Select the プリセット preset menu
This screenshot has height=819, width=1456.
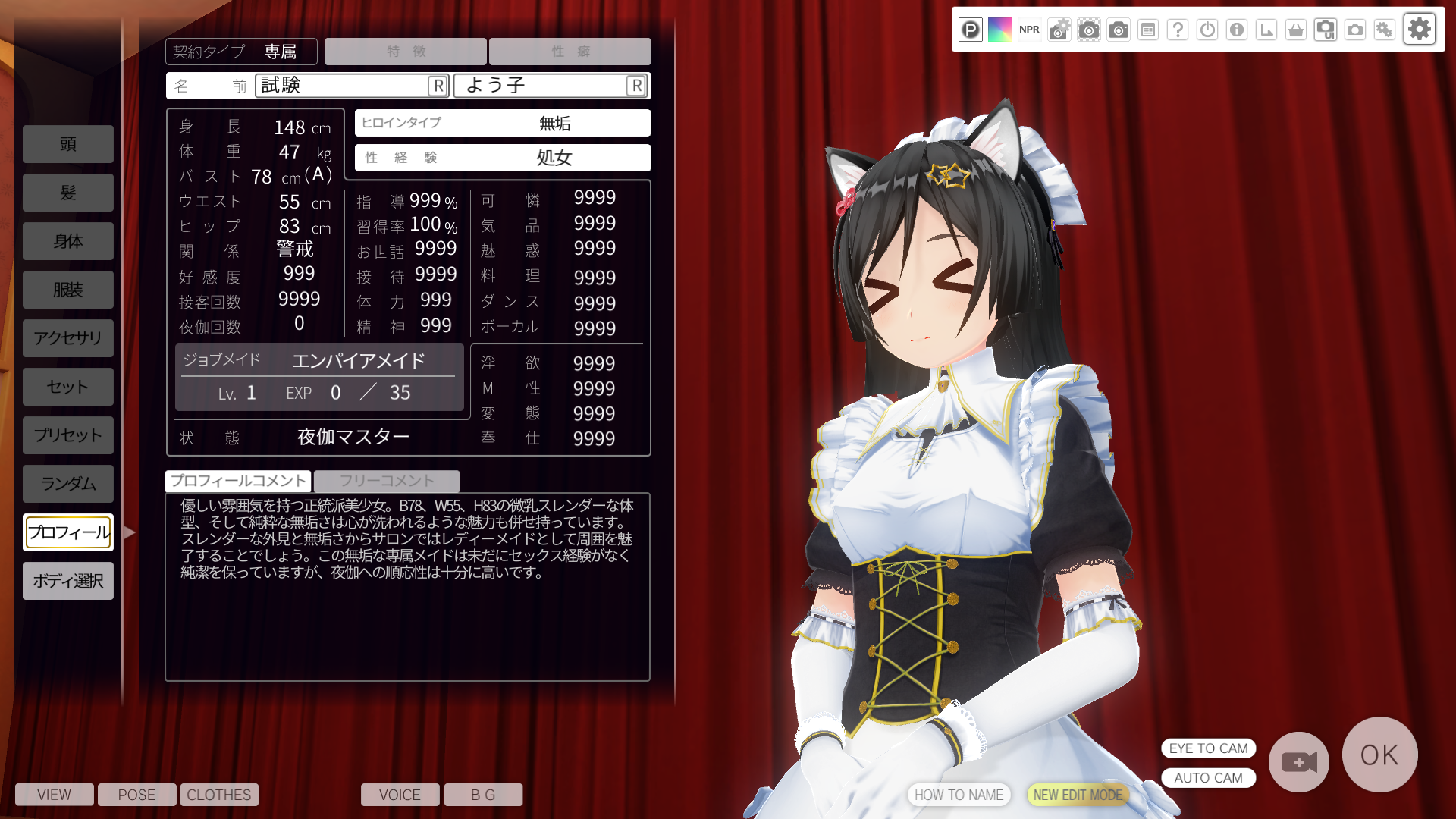[x=68, y=435]
